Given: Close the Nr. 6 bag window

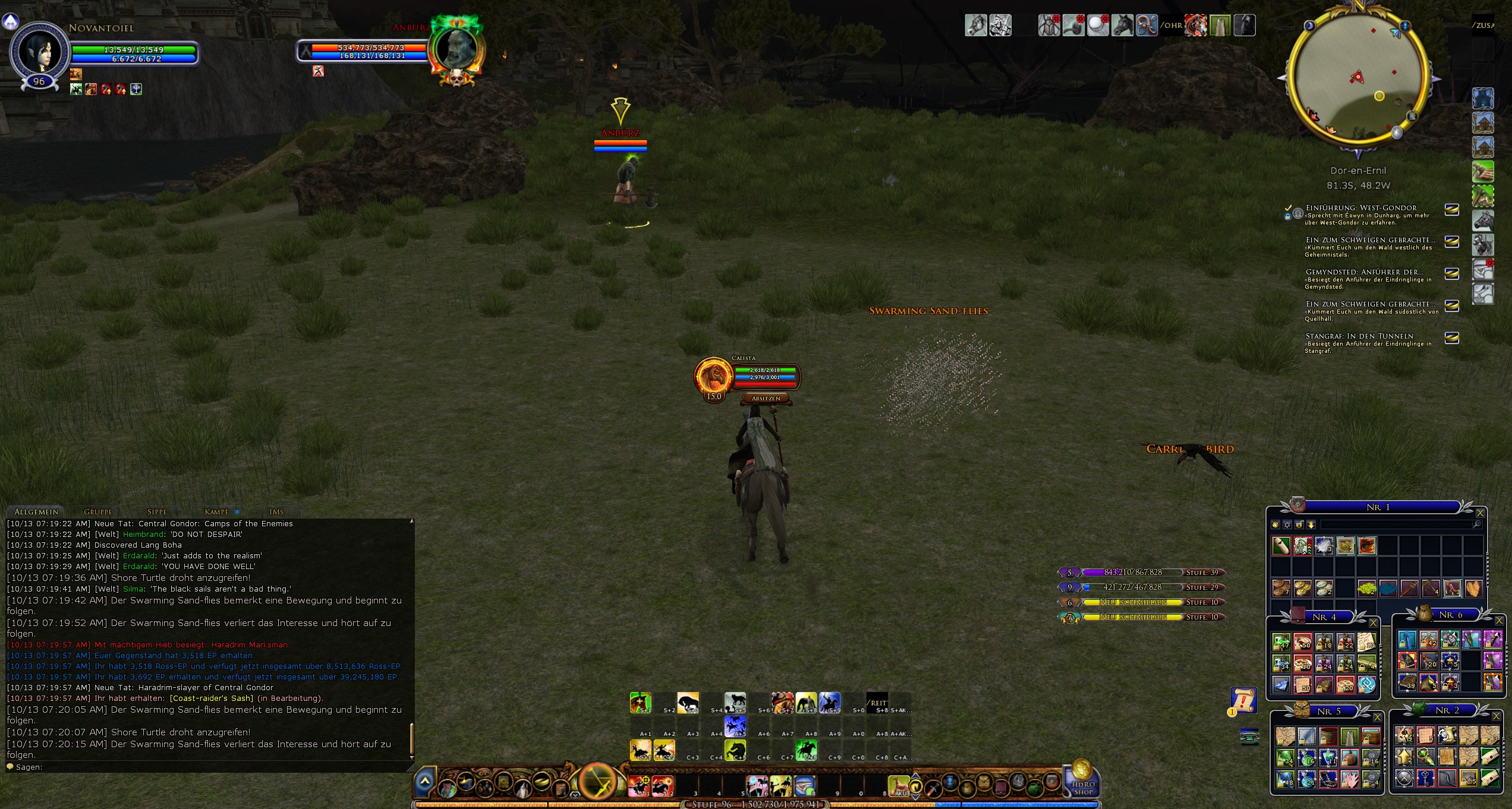Looking at the screenshot, I should [x=1499, y=621].
